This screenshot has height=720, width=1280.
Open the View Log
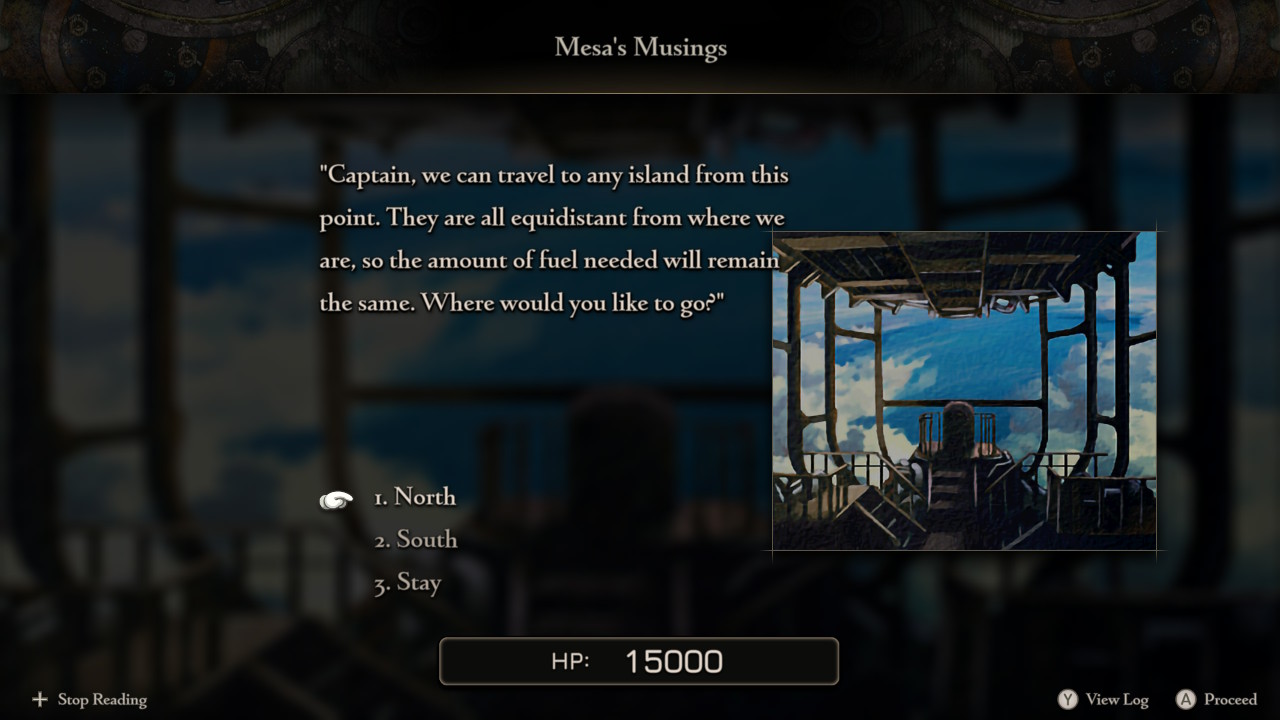pyautogui.click(x=1104, y=700)
